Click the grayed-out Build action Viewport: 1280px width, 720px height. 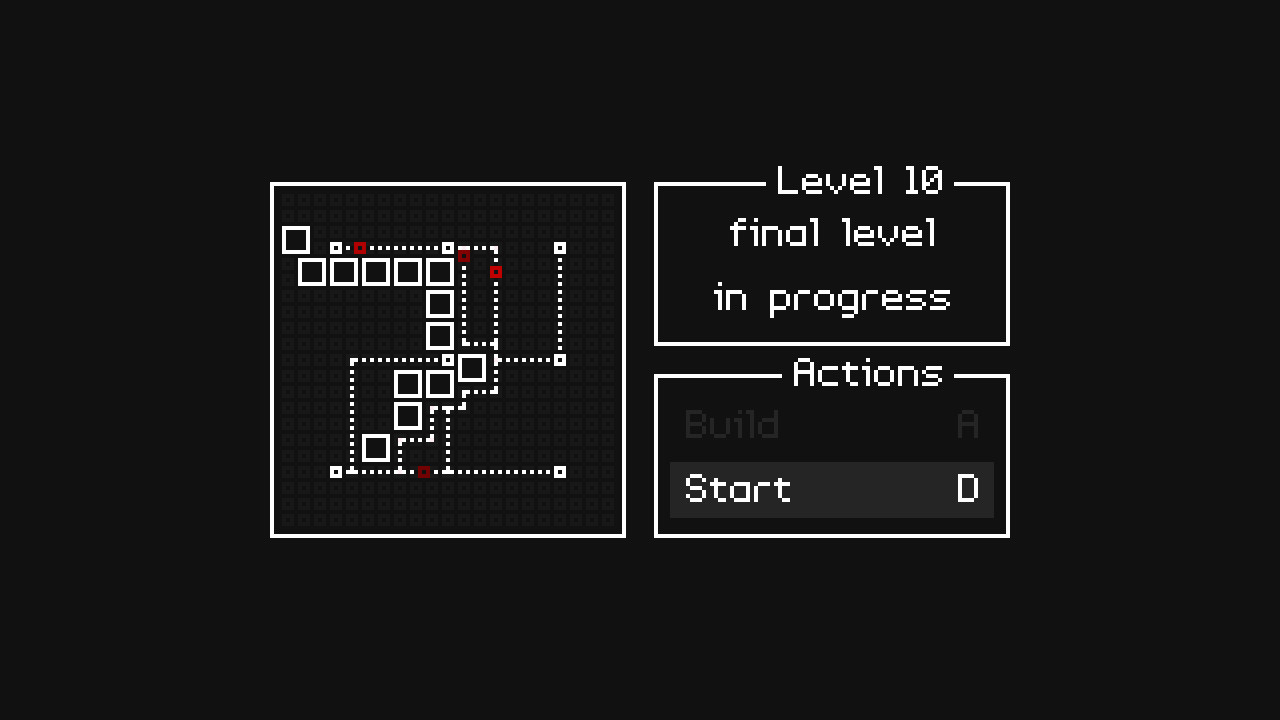[x=731, y=424]
